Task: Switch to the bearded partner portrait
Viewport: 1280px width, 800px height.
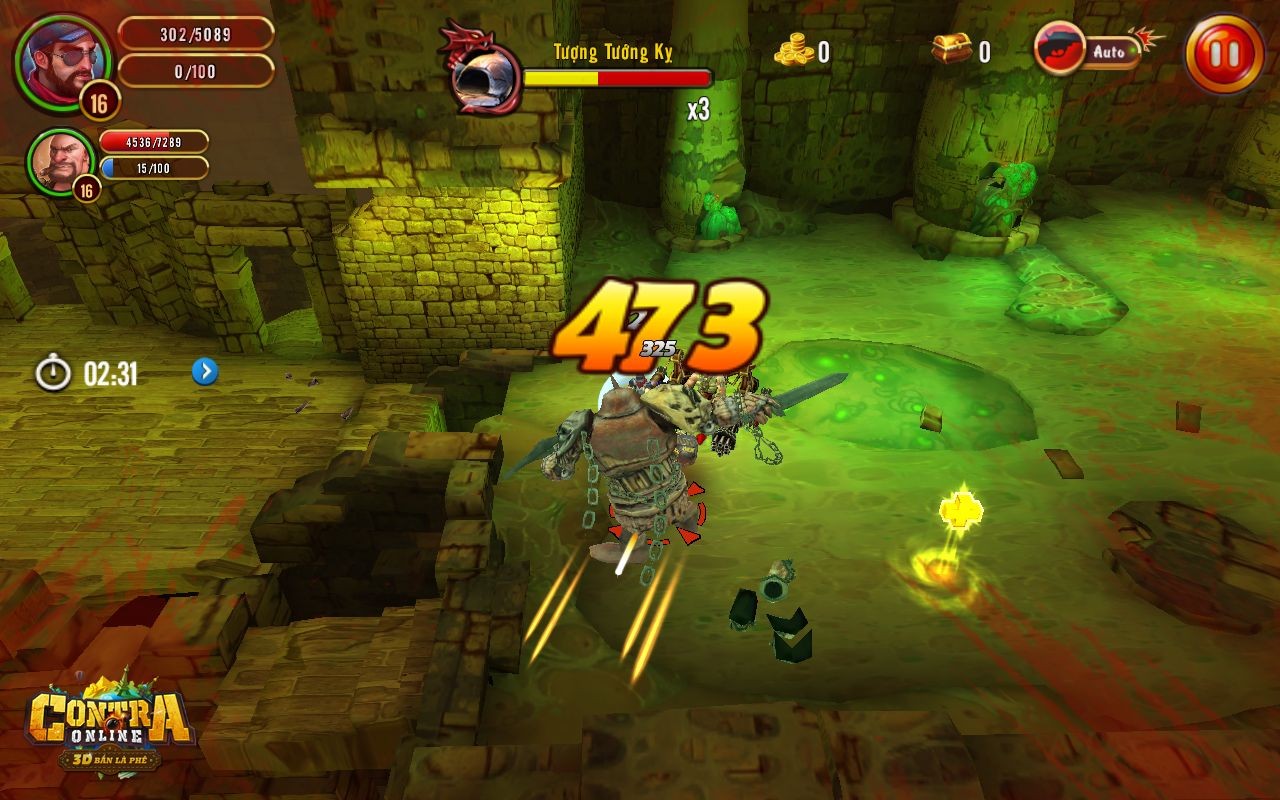Action: pos(57,160)
